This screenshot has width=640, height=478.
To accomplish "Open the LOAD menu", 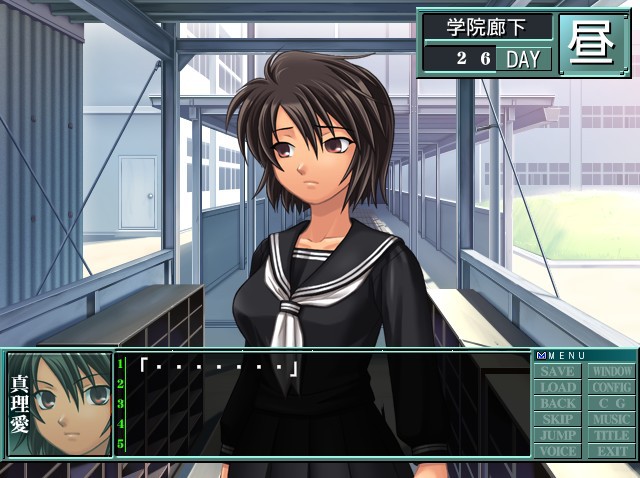I will (x=558, y=387).
